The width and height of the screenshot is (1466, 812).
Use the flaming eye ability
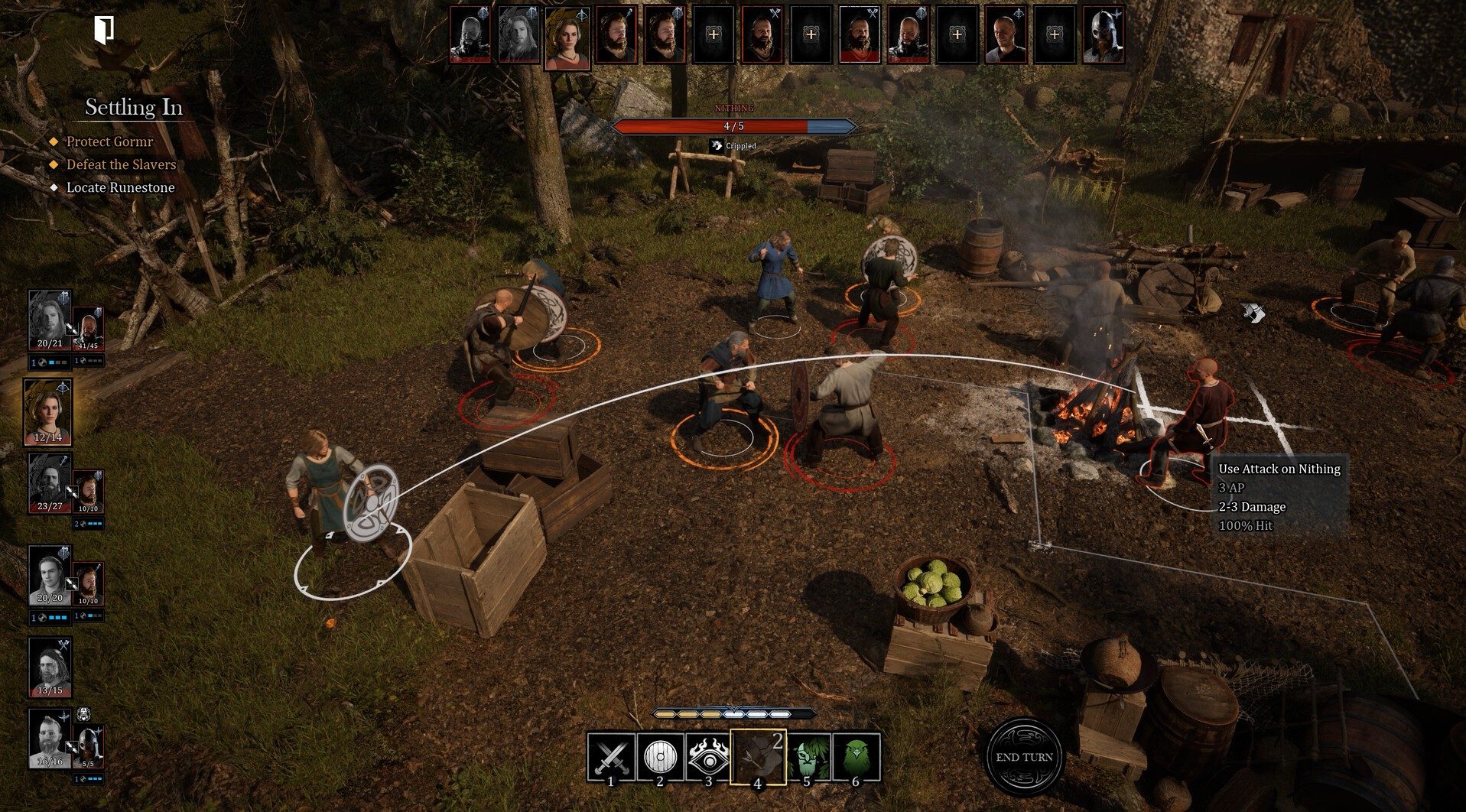[x=708, y=757]
